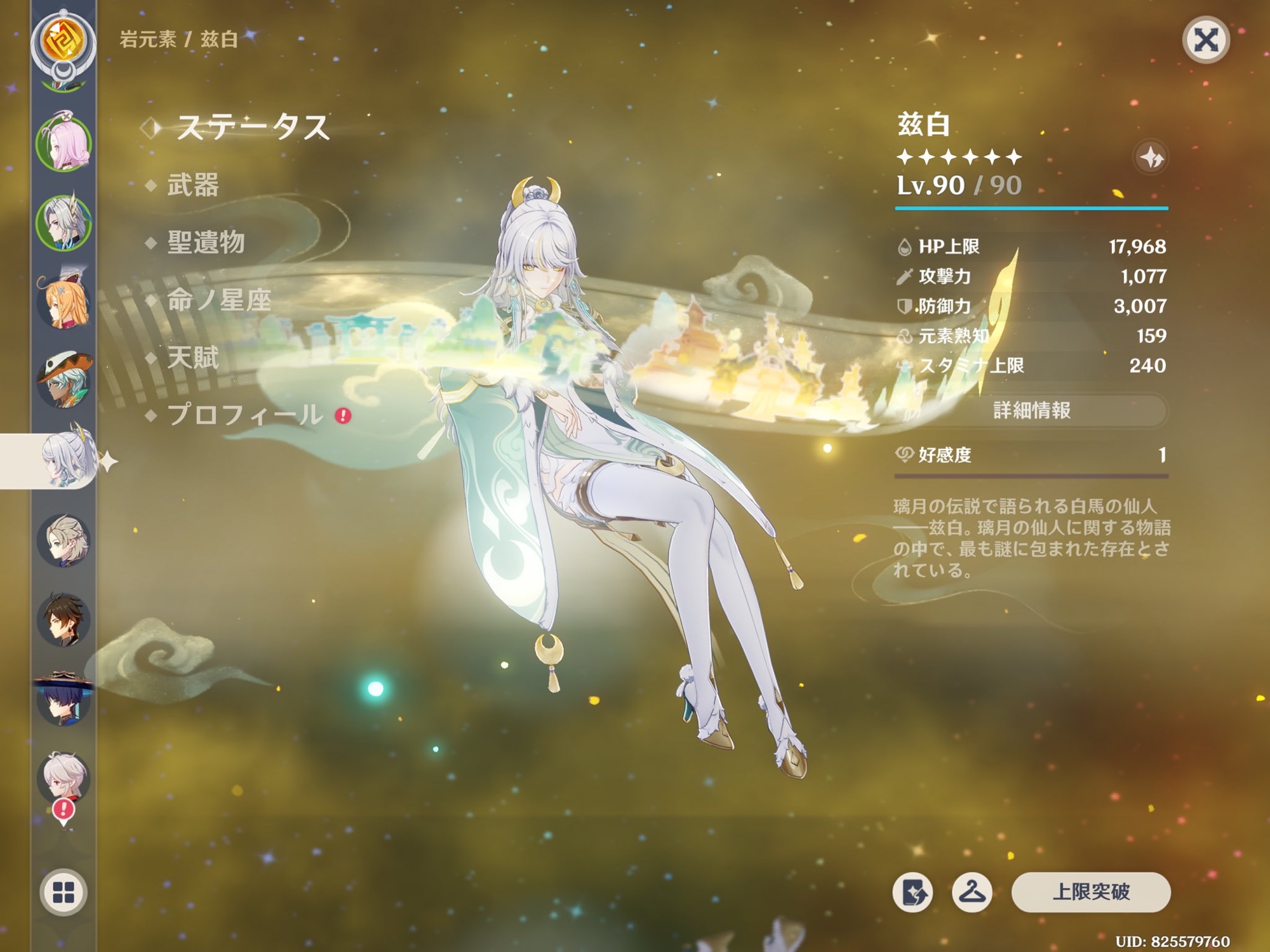Screen dimensions: 1270x952
Task: Select the 命ノ星座 constellation tab
Action: (219, 300)
